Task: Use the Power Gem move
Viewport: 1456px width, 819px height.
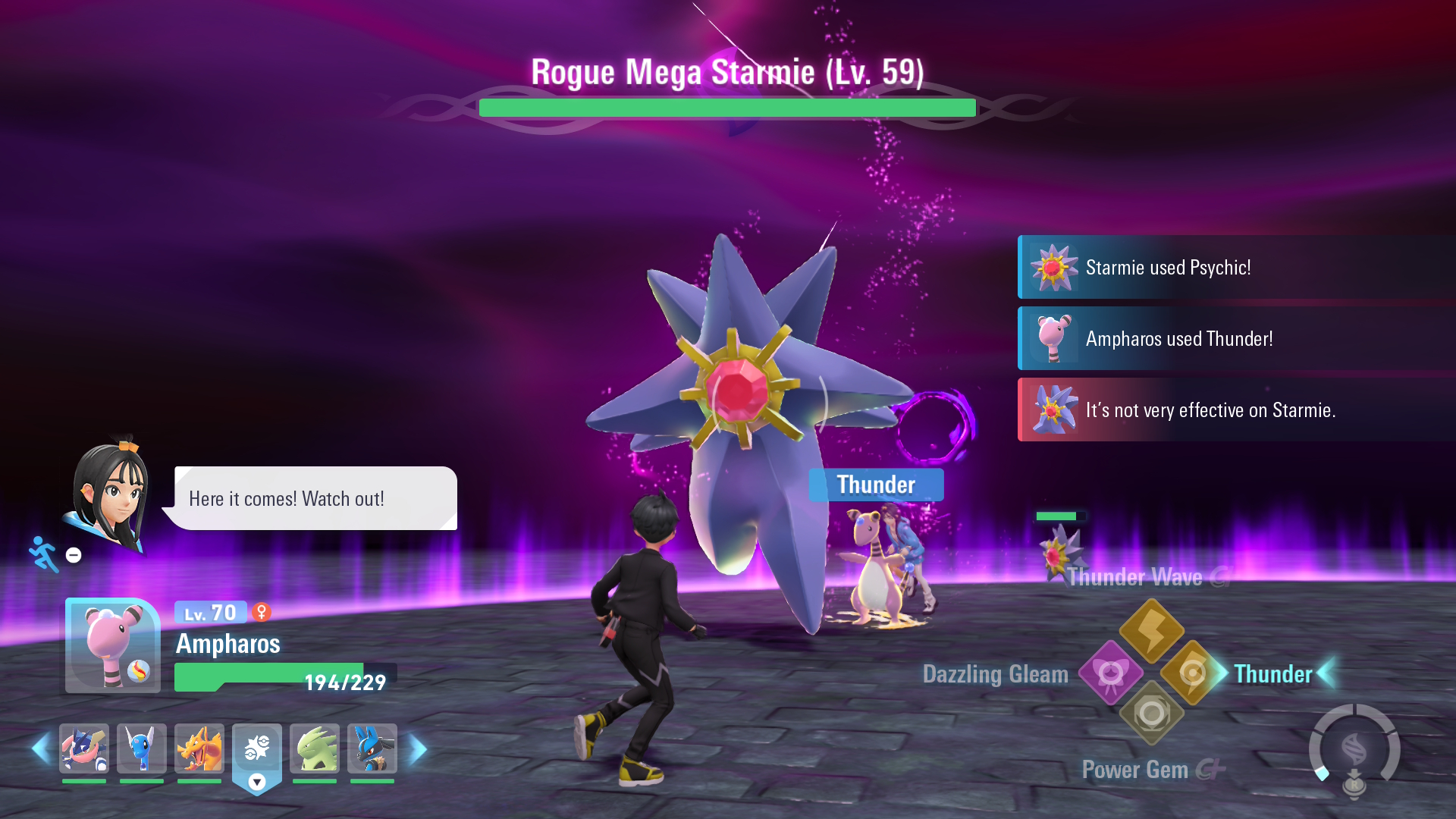Action: click(x=1152, y=714)
